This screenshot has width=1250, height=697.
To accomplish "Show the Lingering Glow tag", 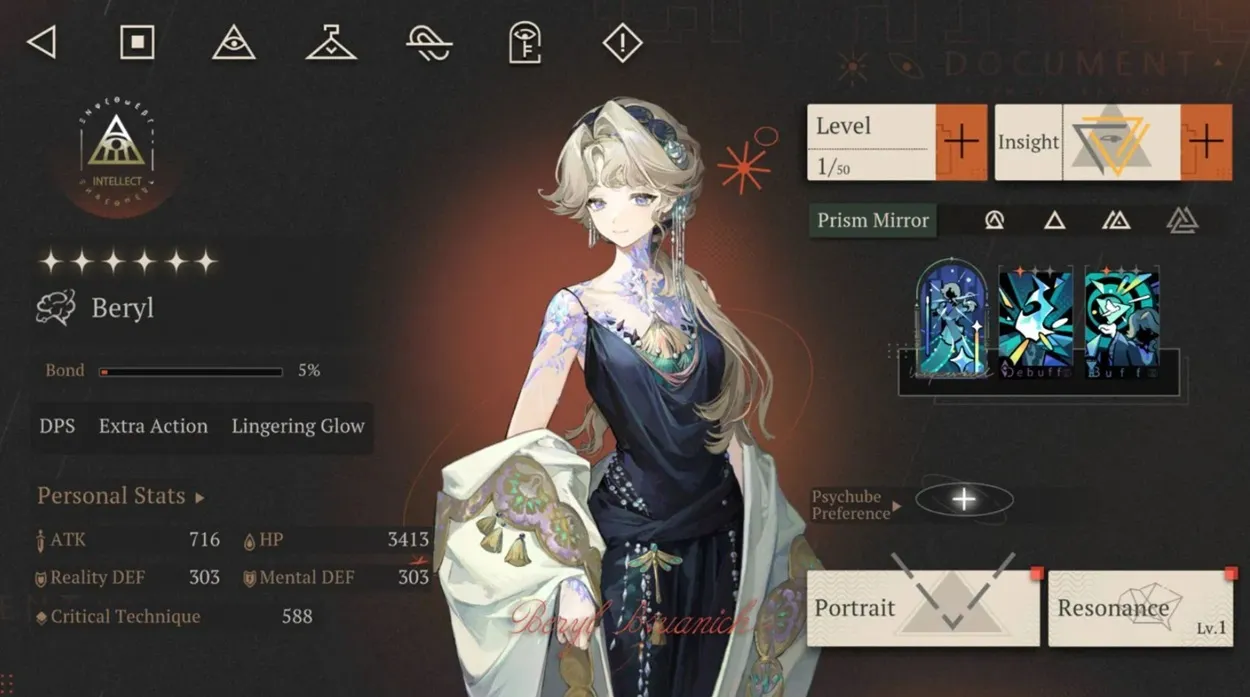I will [298, 427].
